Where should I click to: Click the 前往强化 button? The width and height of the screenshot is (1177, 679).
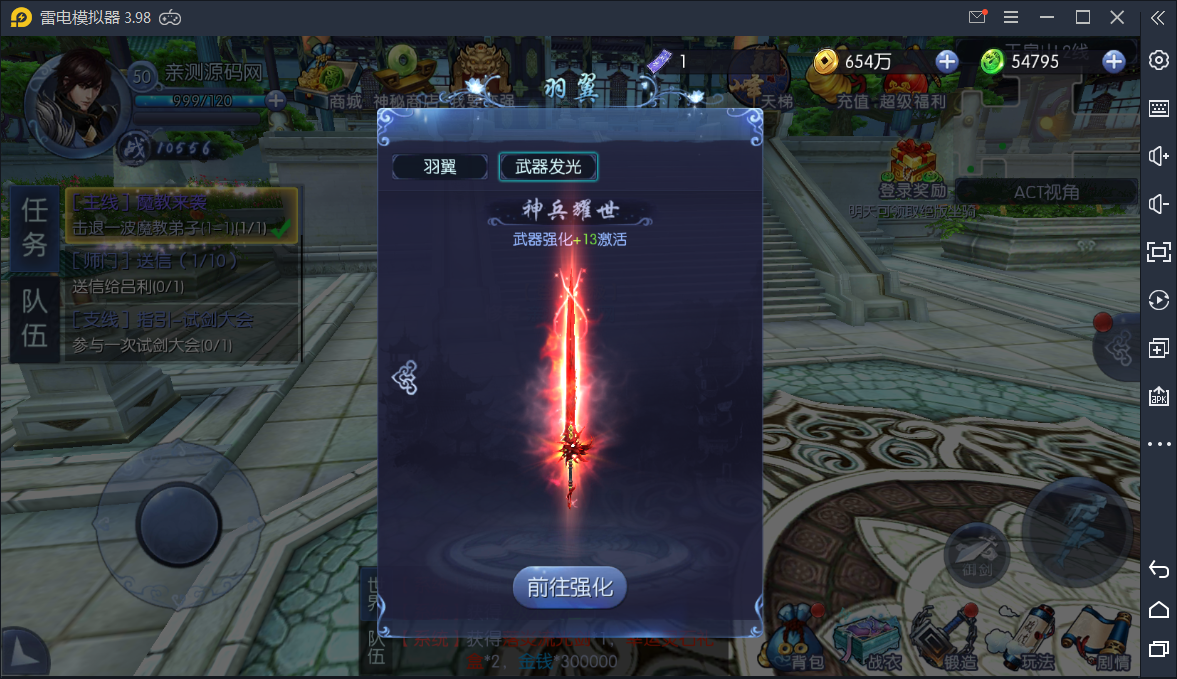pyautogui.click(x=570, y=587)
